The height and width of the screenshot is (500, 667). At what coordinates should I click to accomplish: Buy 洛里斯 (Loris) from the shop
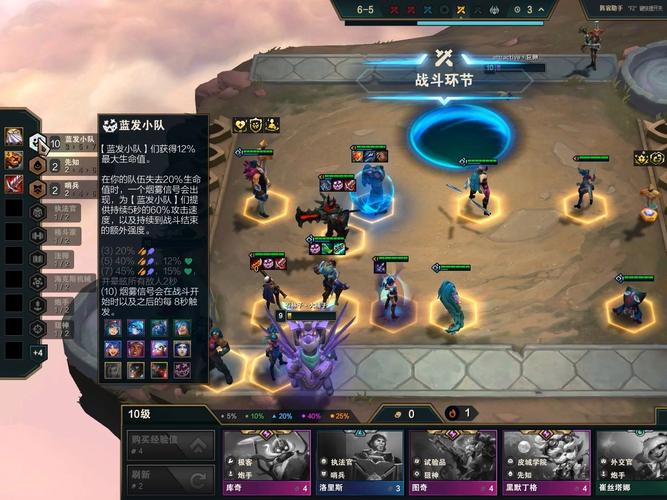[x=361, y=462]
